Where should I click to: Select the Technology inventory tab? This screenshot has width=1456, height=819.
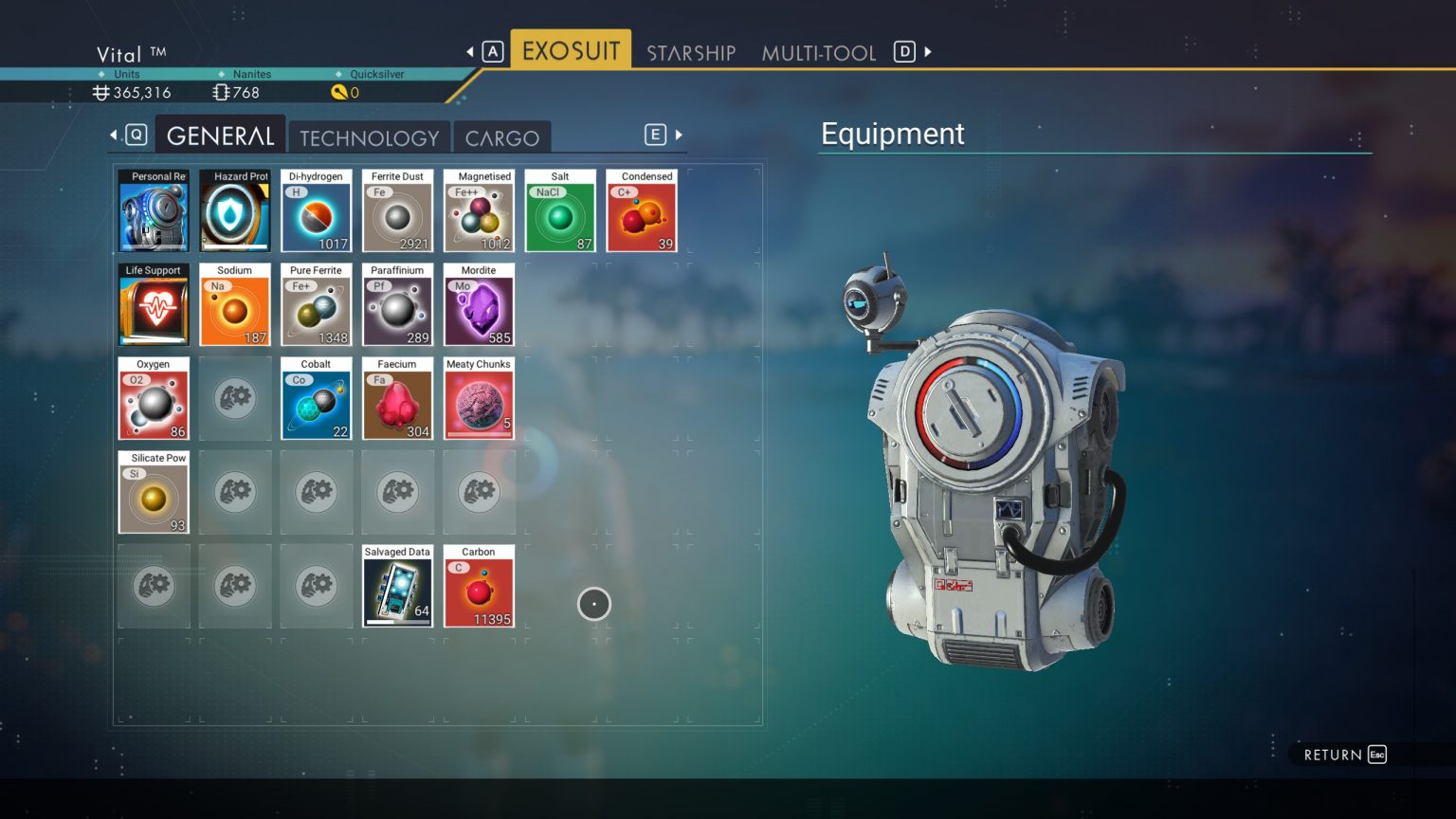tap(370, 138)
